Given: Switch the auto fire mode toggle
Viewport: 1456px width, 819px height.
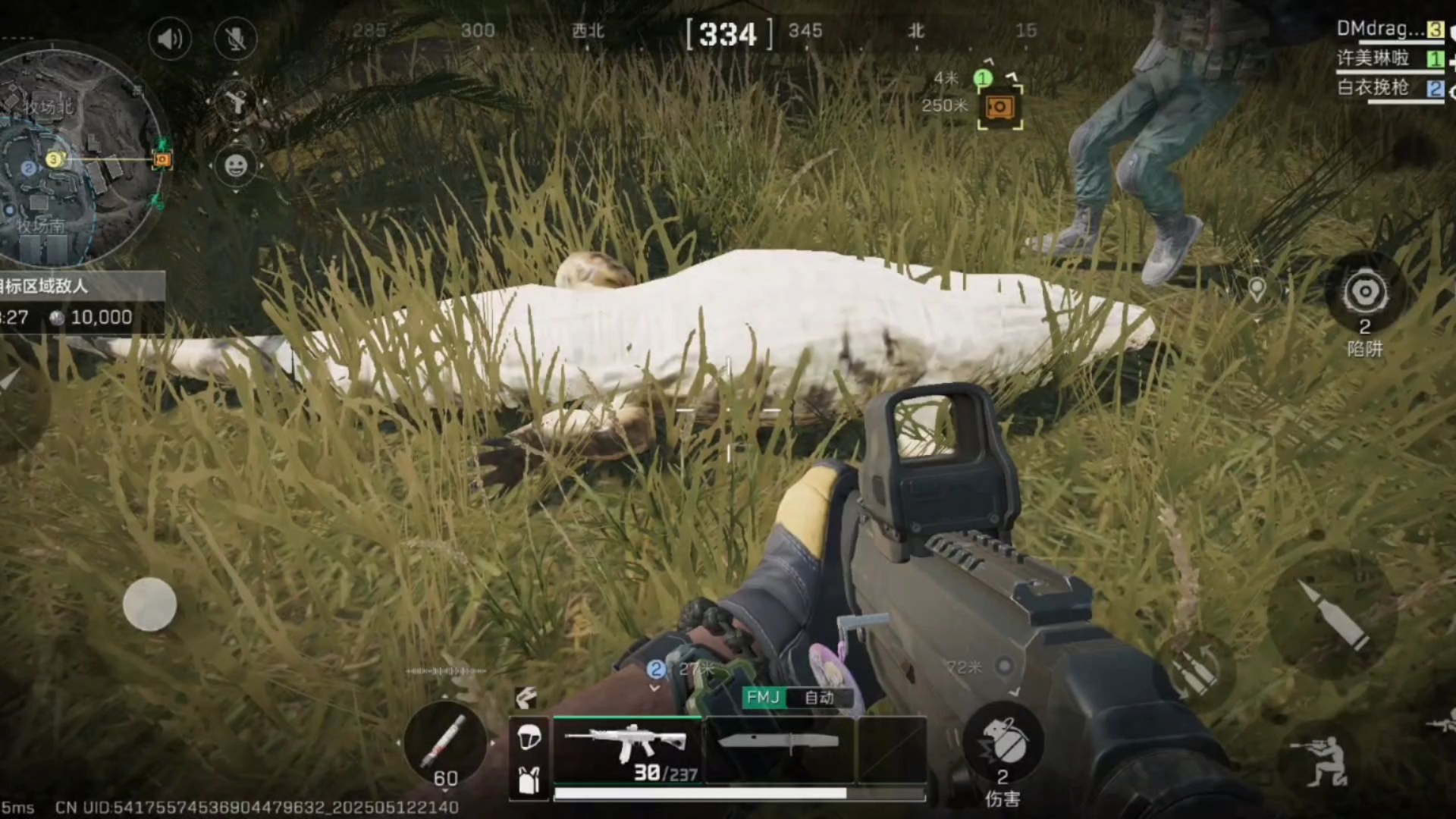Looking at the screenshot, I should (819, 698).
